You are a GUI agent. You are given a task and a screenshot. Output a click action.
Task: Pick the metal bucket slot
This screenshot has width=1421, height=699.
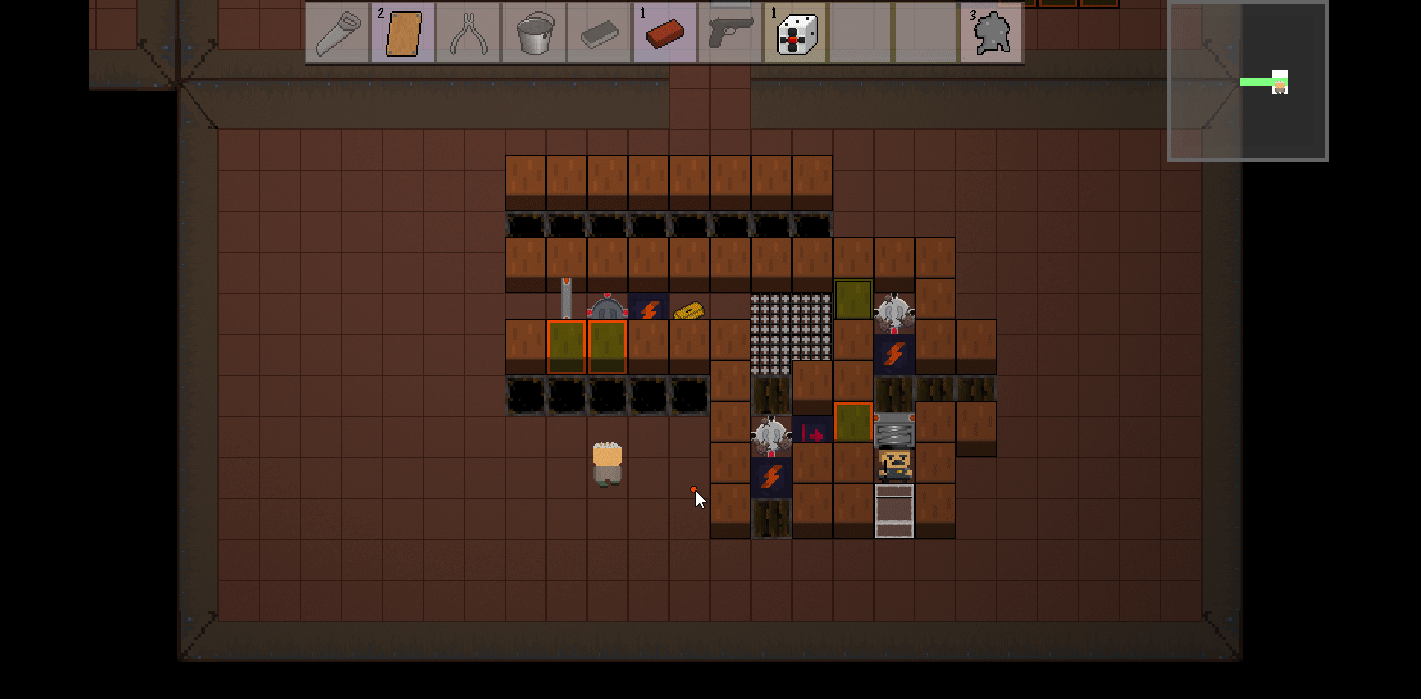click(534, 34)
